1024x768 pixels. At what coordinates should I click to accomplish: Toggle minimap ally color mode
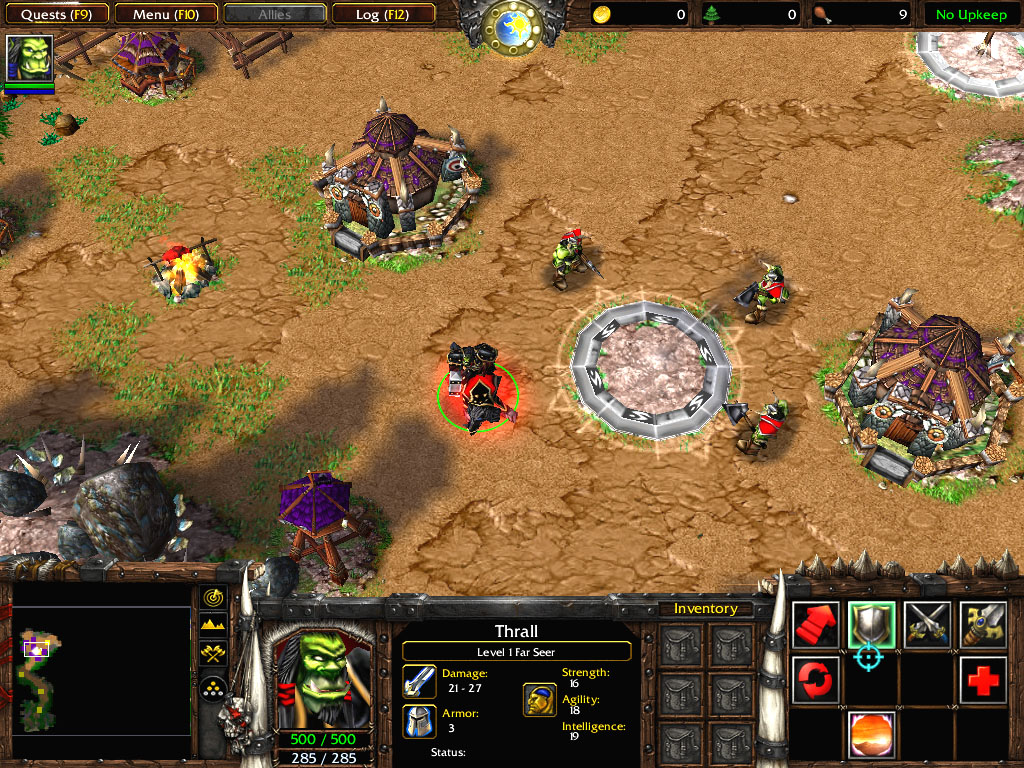coord(213,656)
